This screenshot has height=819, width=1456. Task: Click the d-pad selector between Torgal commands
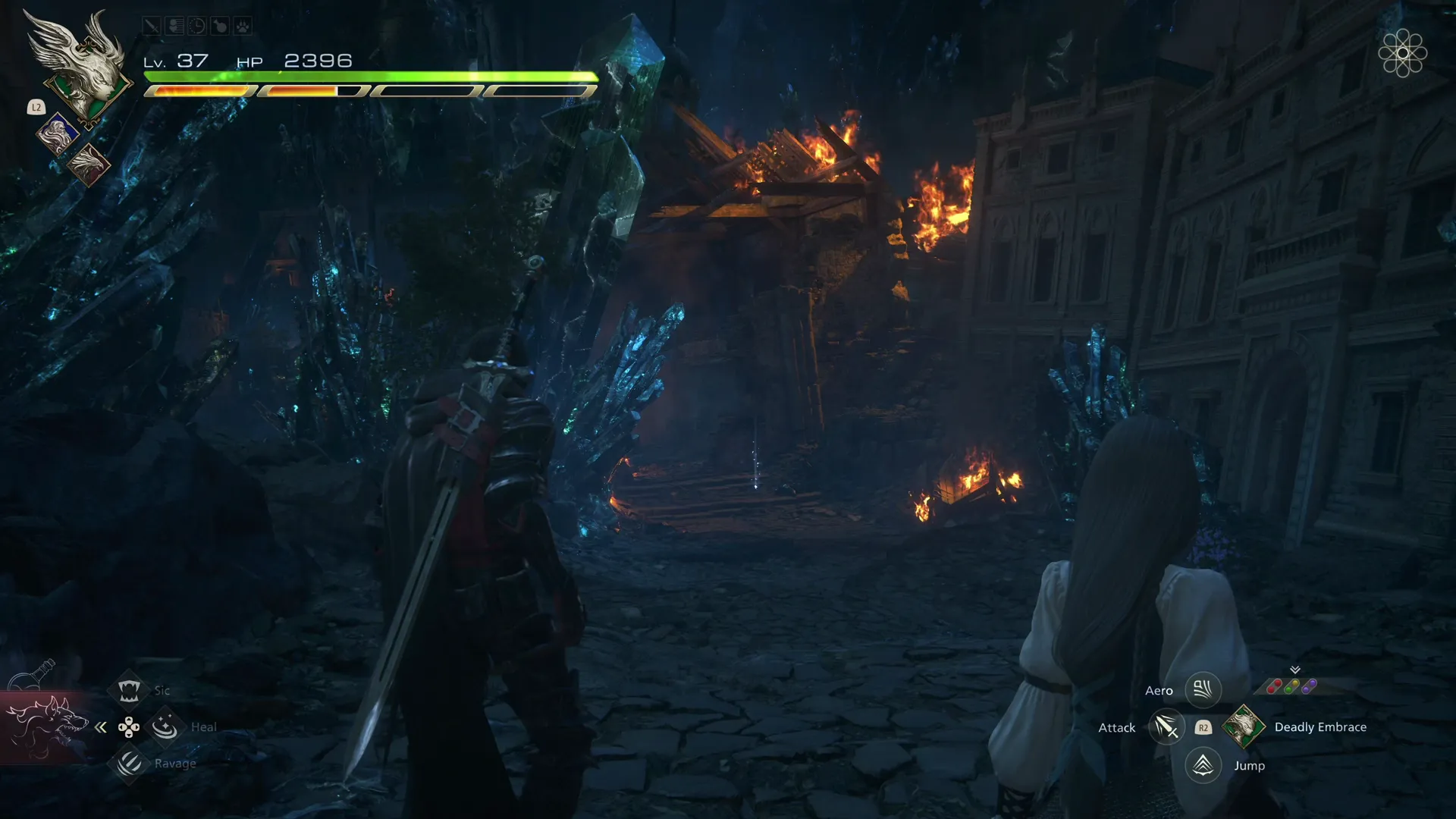(128, 727)
